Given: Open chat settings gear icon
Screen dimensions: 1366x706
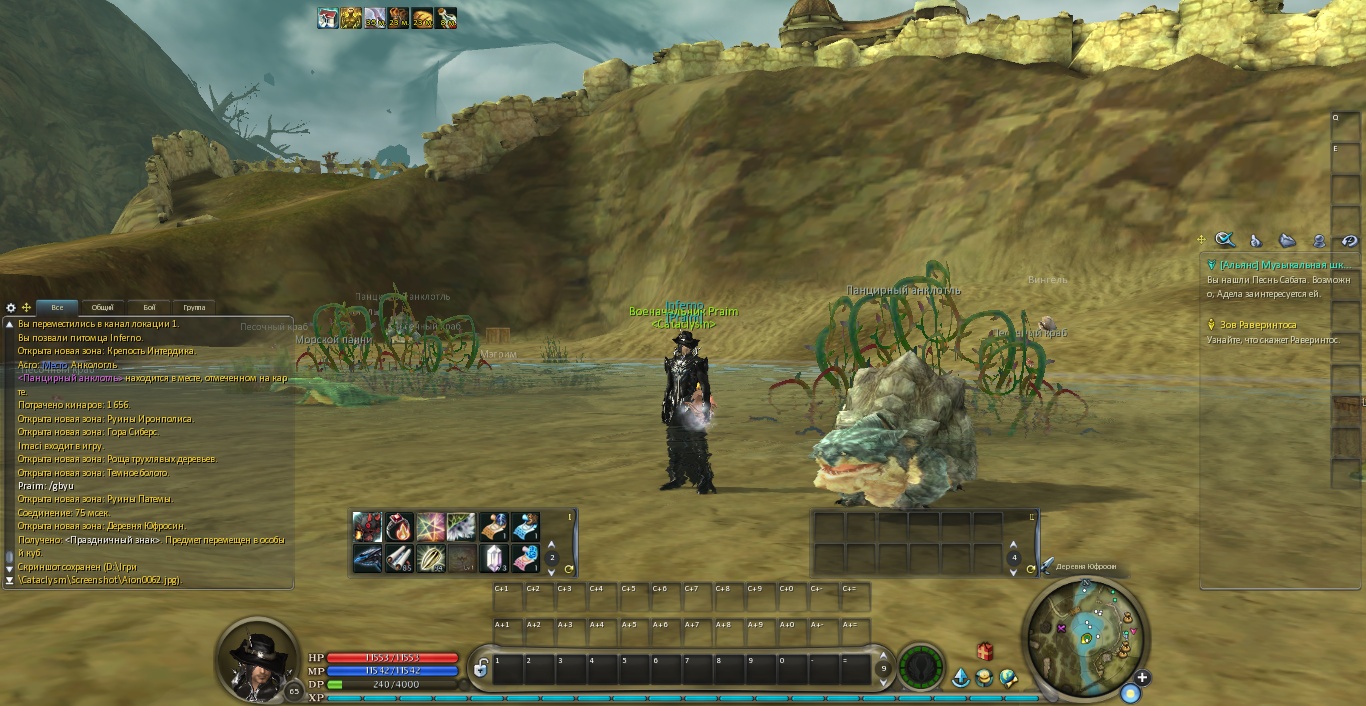Looking at the screenshot, I should click(11, 308).
